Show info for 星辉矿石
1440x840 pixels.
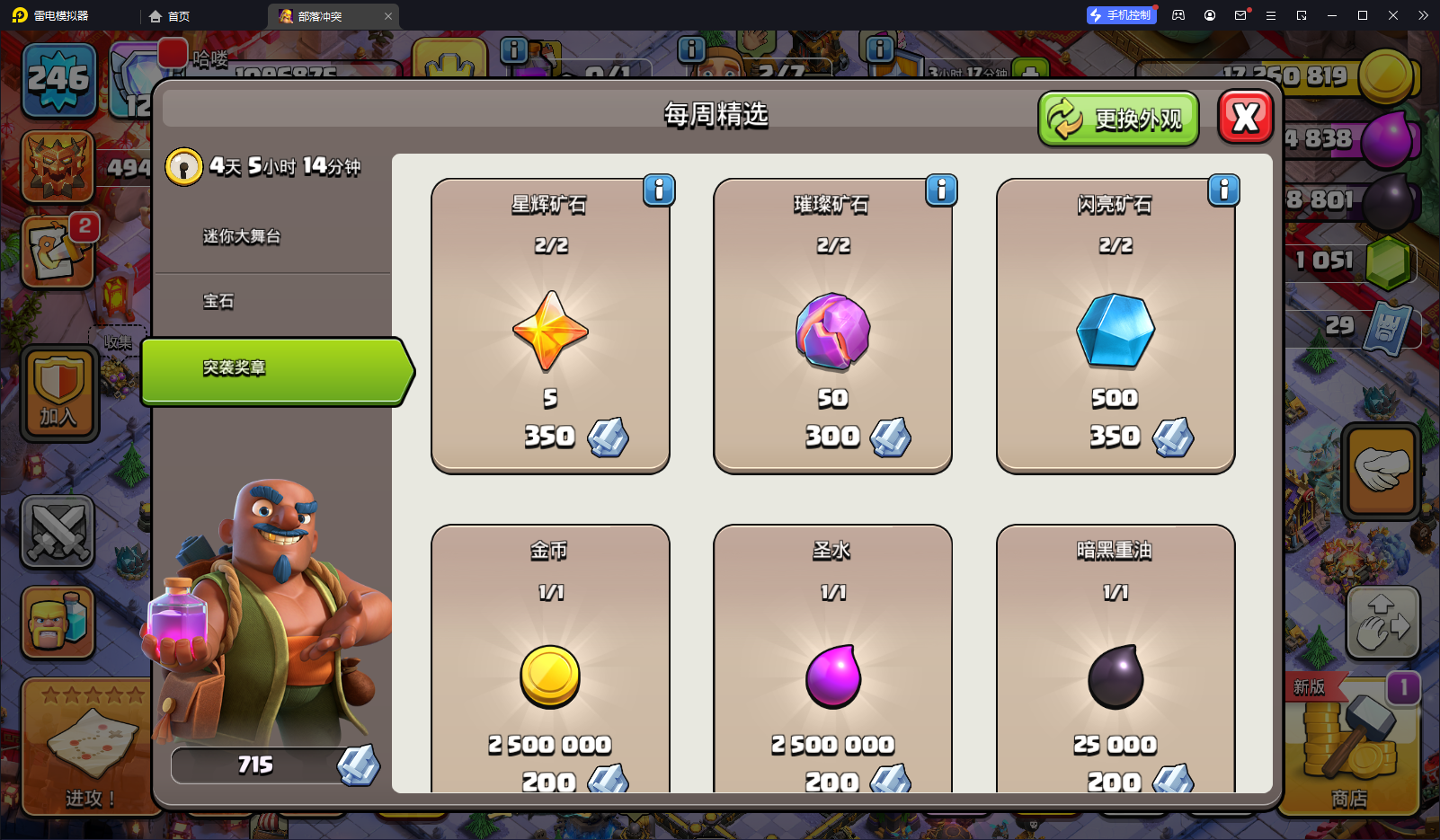tap(659, 190)
